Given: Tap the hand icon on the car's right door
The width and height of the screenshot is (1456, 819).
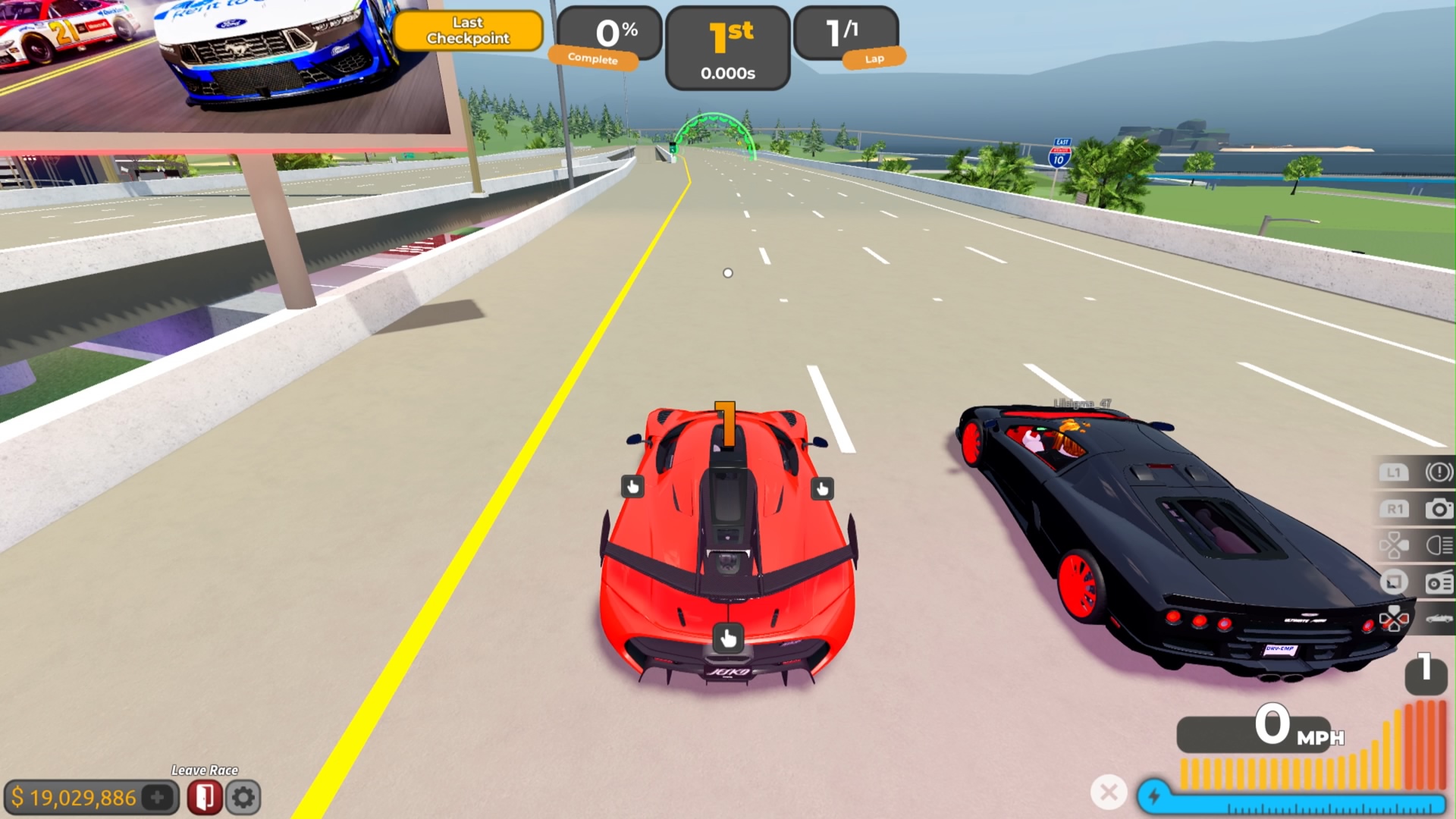Looking at the screenshot, I should [822, 489].
